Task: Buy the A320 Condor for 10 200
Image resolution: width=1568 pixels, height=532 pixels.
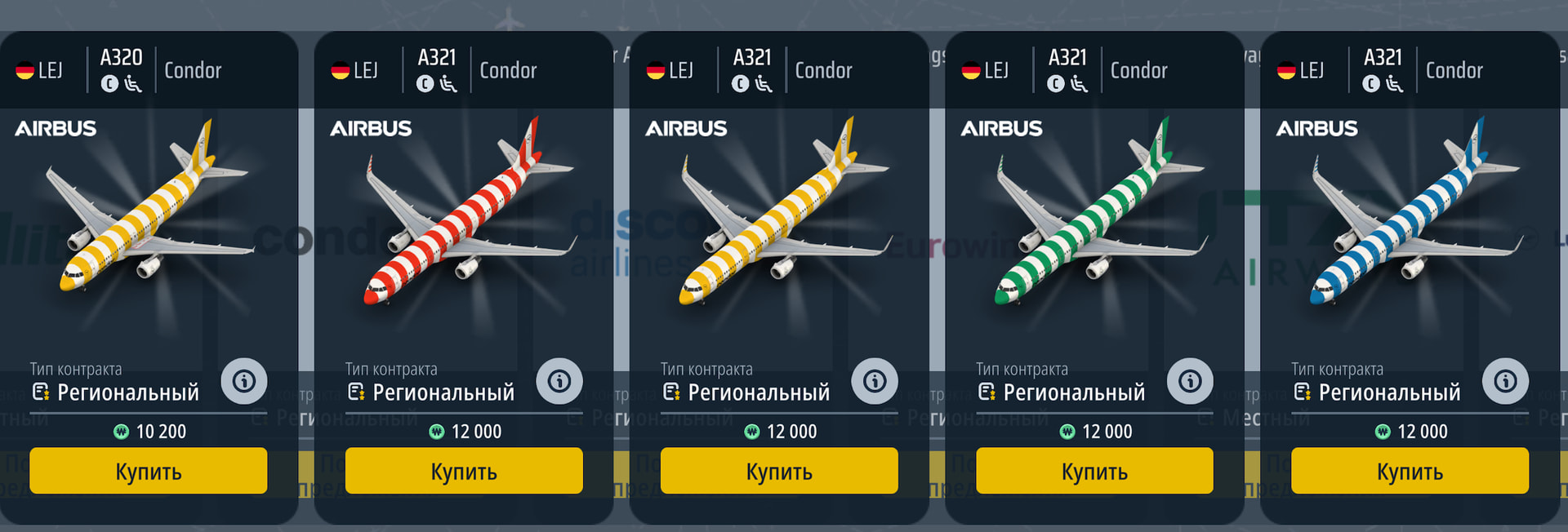Action: (148, 471)
